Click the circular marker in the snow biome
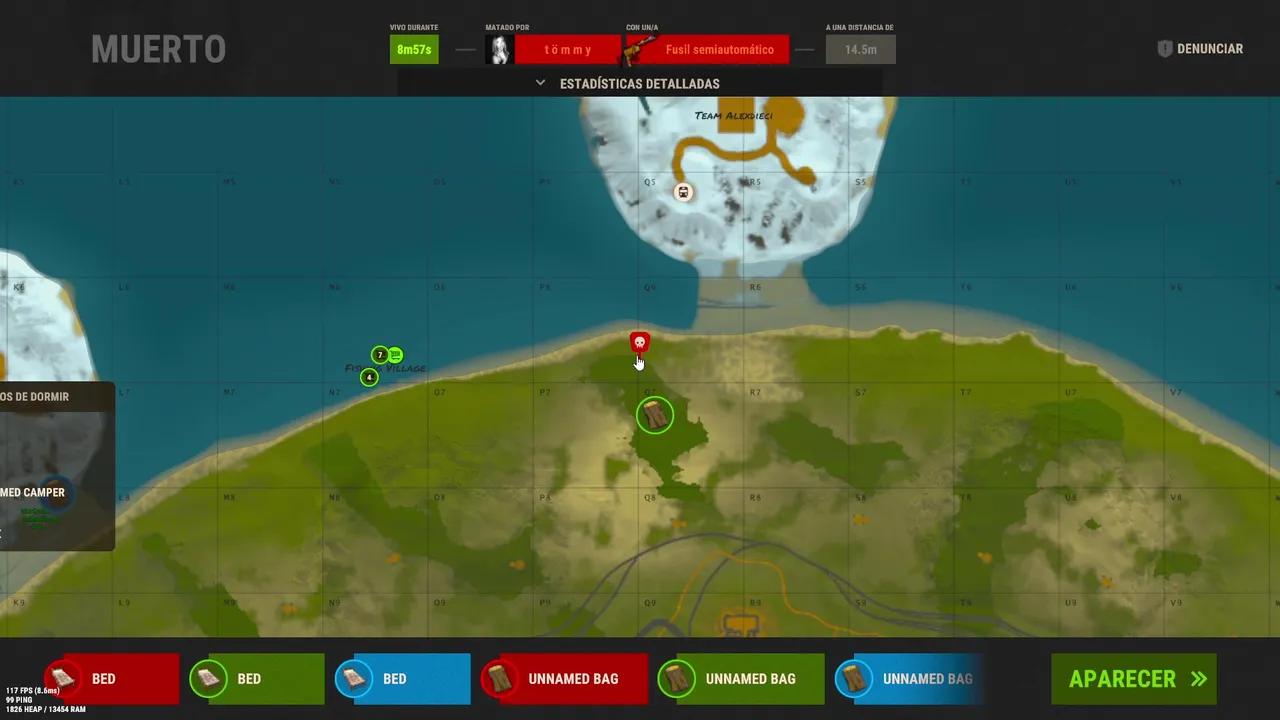Viewport: 1280px width, 720px height. point(683,191)
